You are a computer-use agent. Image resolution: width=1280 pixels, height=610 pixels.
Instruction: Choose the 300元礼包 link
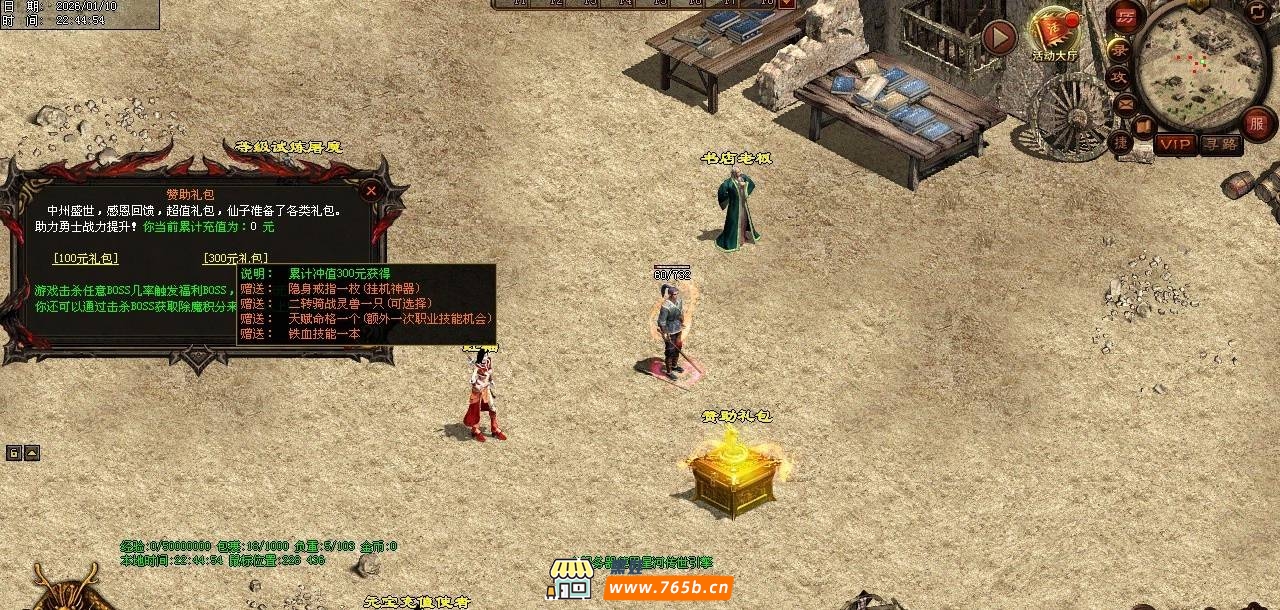[236, 258]
